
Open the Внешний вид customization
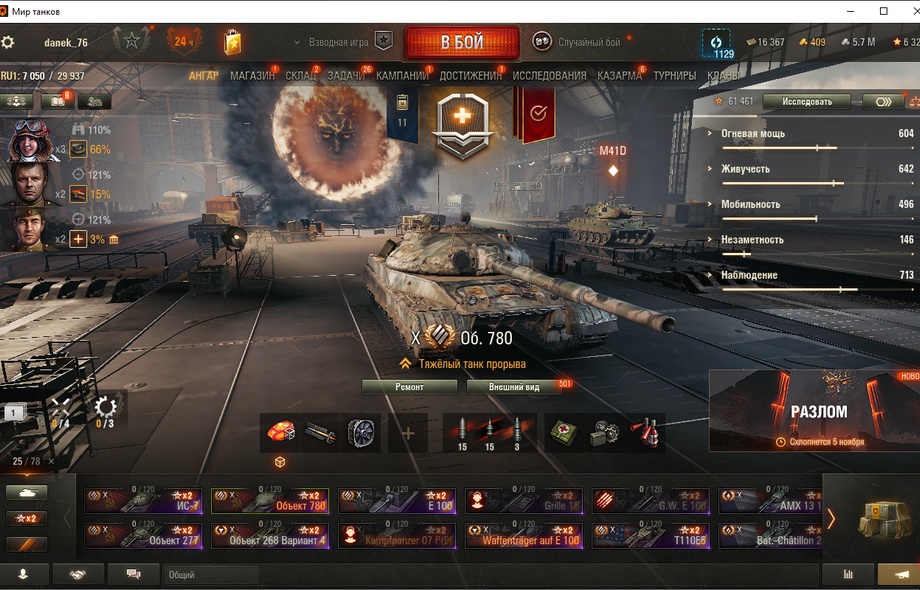514,386
